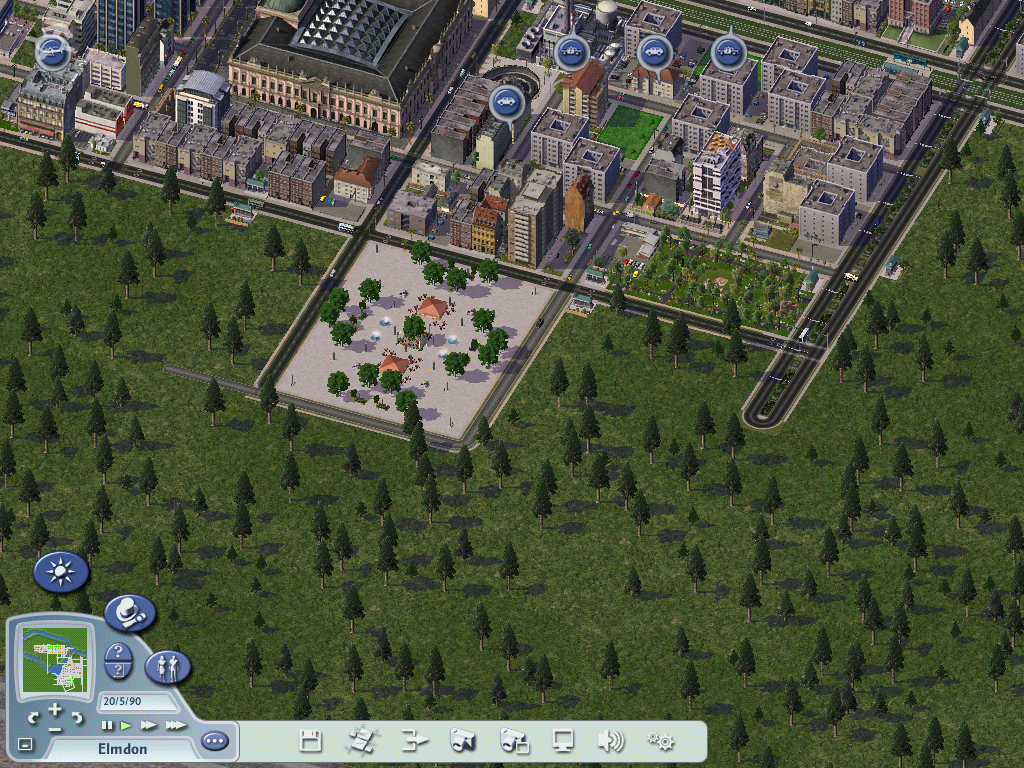Switch to the God Mode sun button

[x=61, y=572]
